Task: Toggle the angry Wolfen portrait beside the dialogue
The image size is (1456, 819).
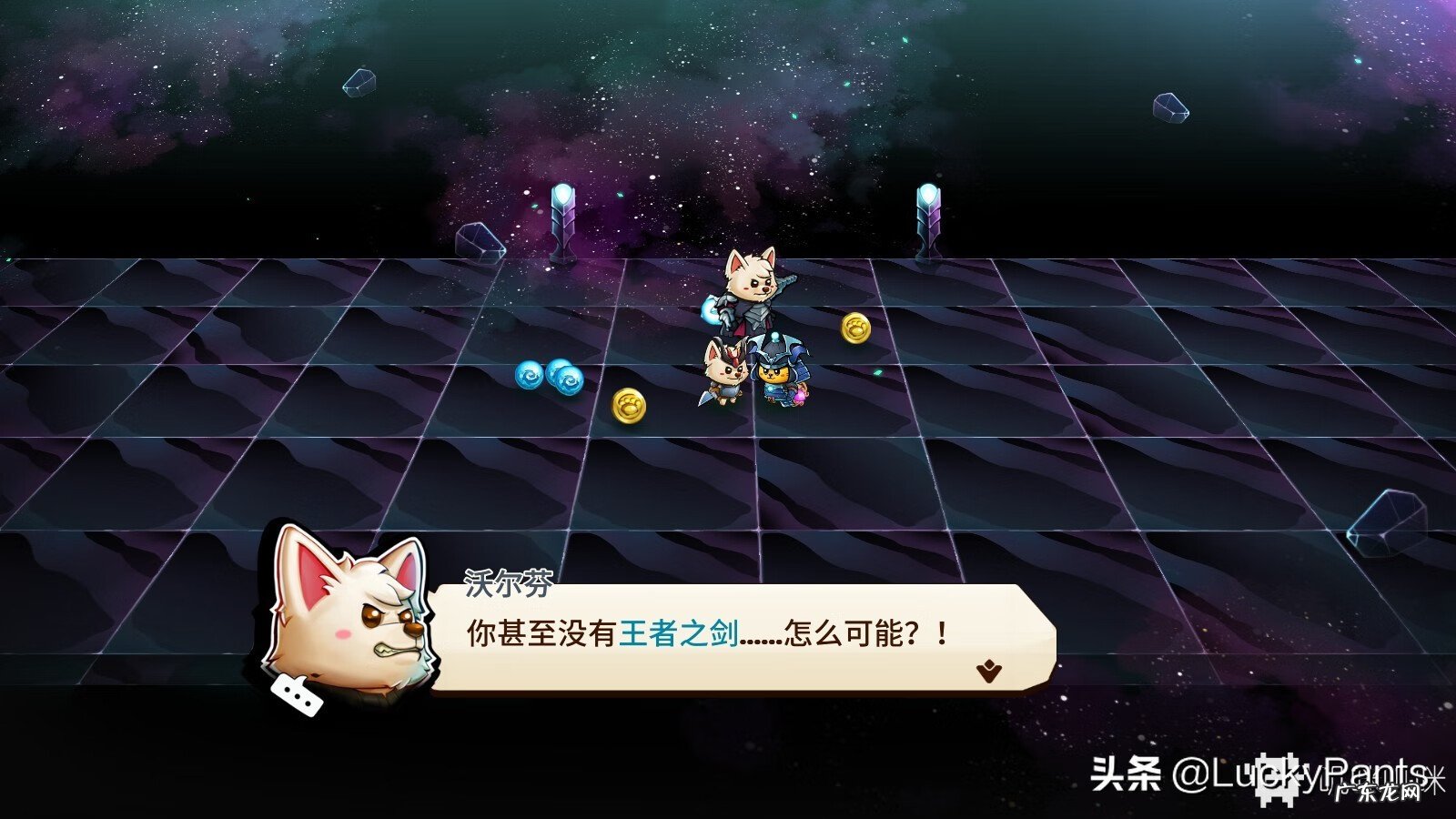Action: pos(349,617)
